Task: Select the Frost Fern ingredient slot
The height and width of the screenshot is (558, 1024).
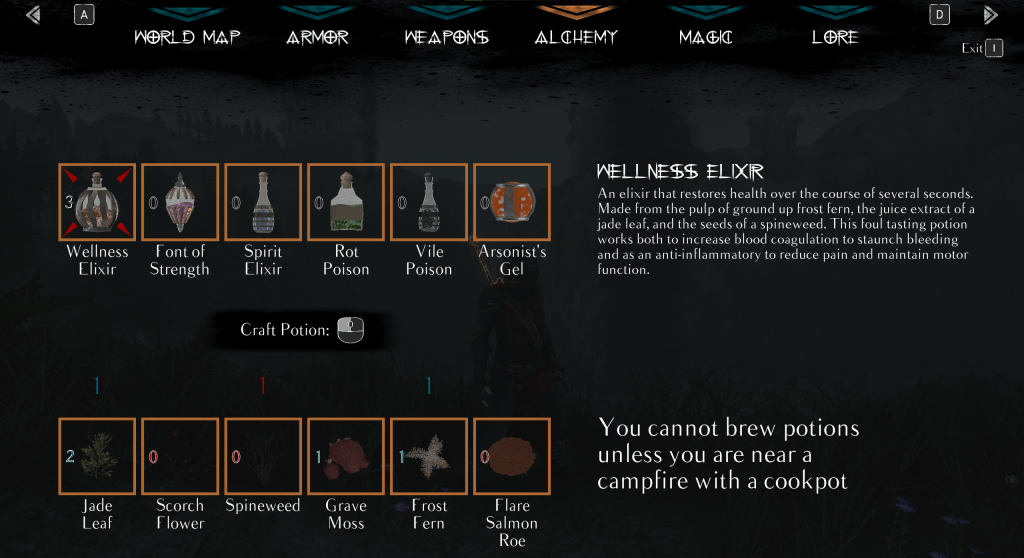Action: (x=429, y=457)
